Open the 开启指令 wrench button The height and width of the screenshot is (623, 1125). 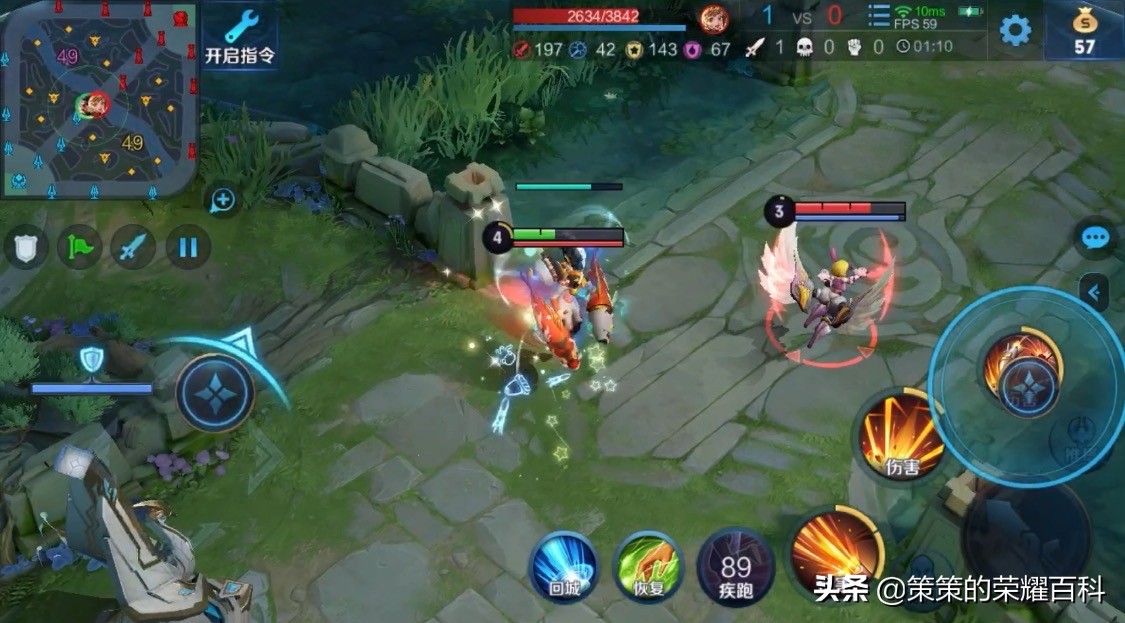239,36
